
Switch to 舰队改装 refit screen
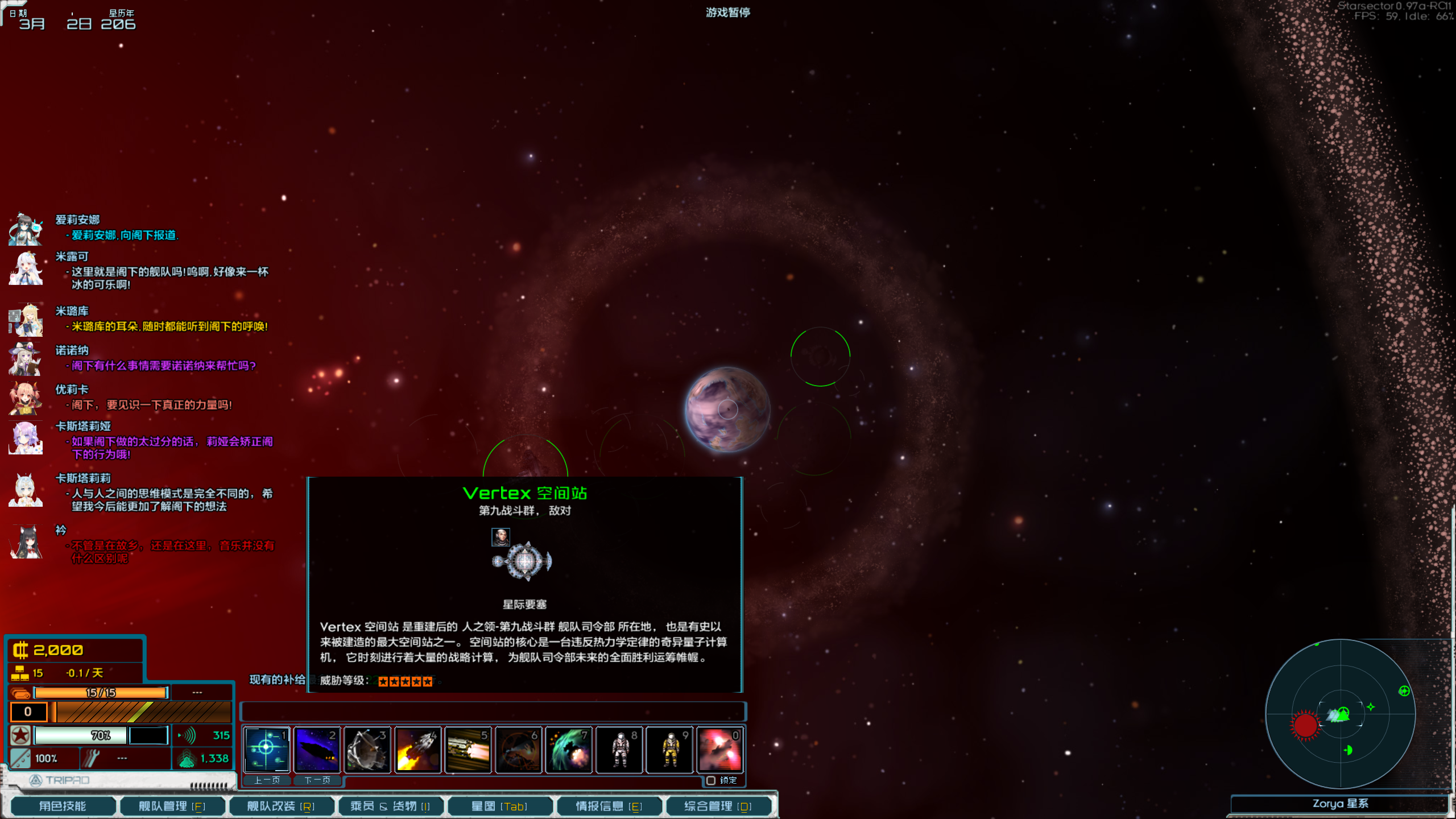(x=280, y=806)
